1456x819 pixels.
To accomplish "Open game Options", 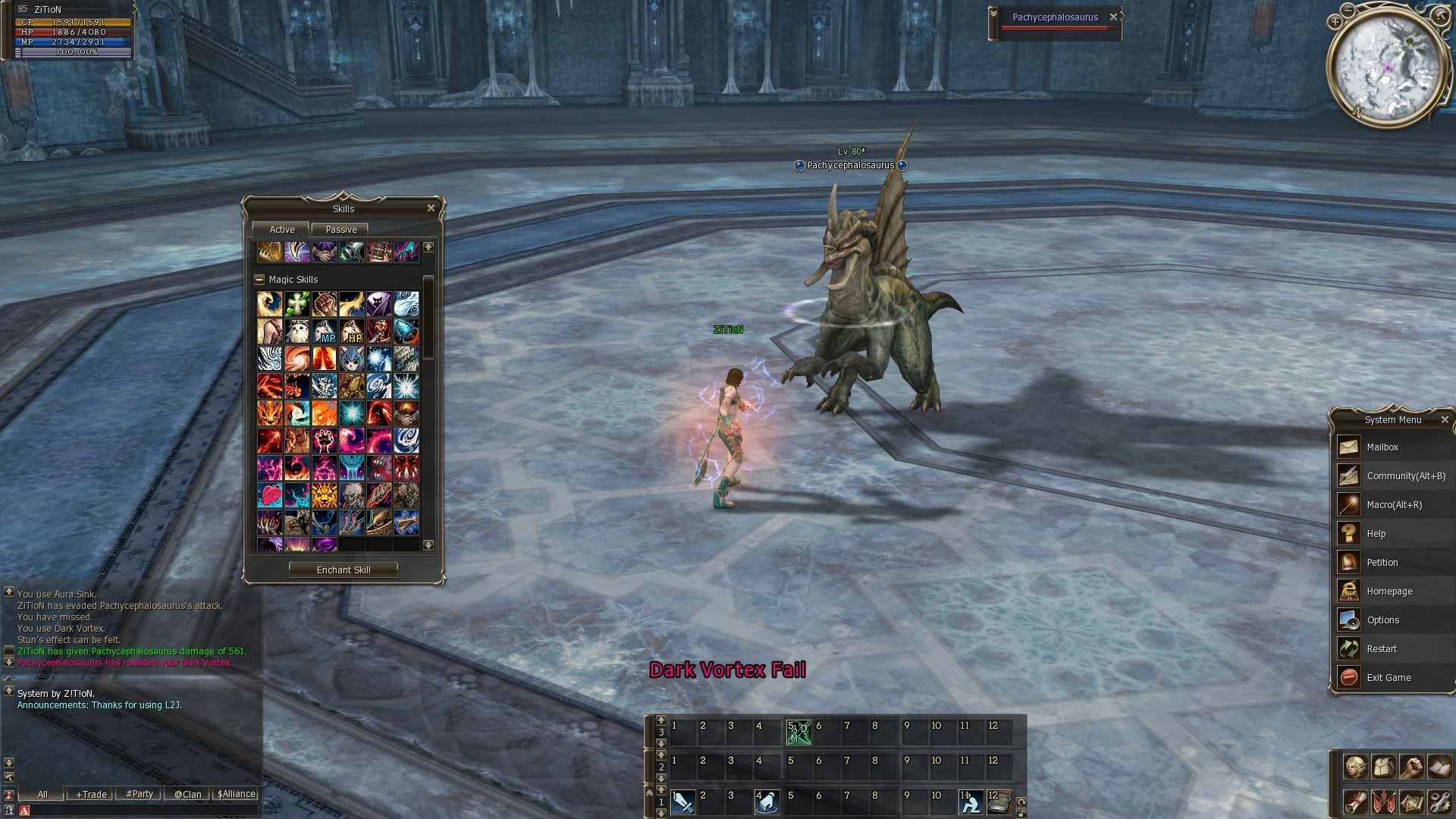I will [x=1382, y=620].
